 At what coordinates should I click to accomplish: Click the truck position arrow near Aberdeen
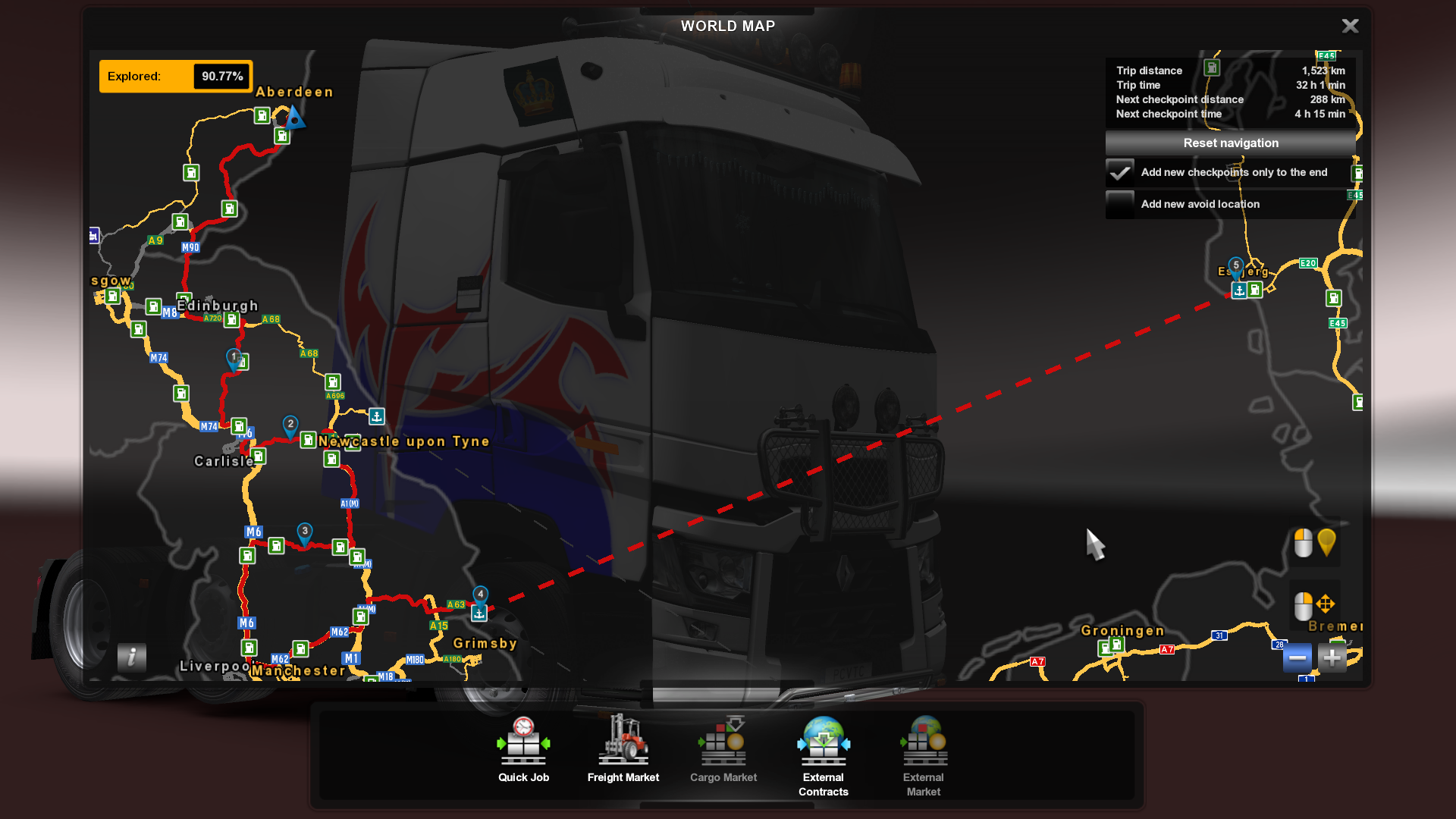[294, 118]
